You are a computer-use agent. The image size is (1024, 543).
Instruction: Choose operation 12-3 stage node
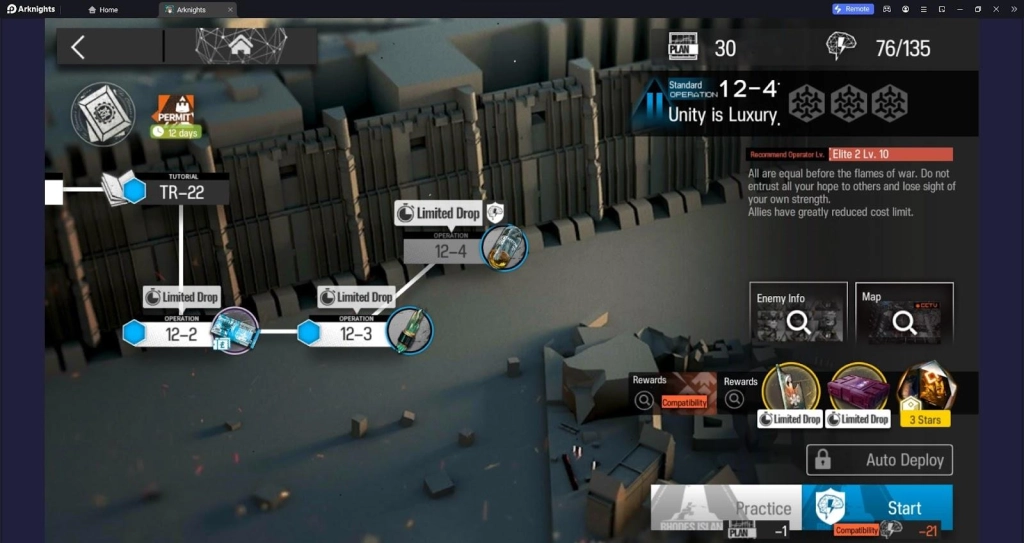point(356,334)
